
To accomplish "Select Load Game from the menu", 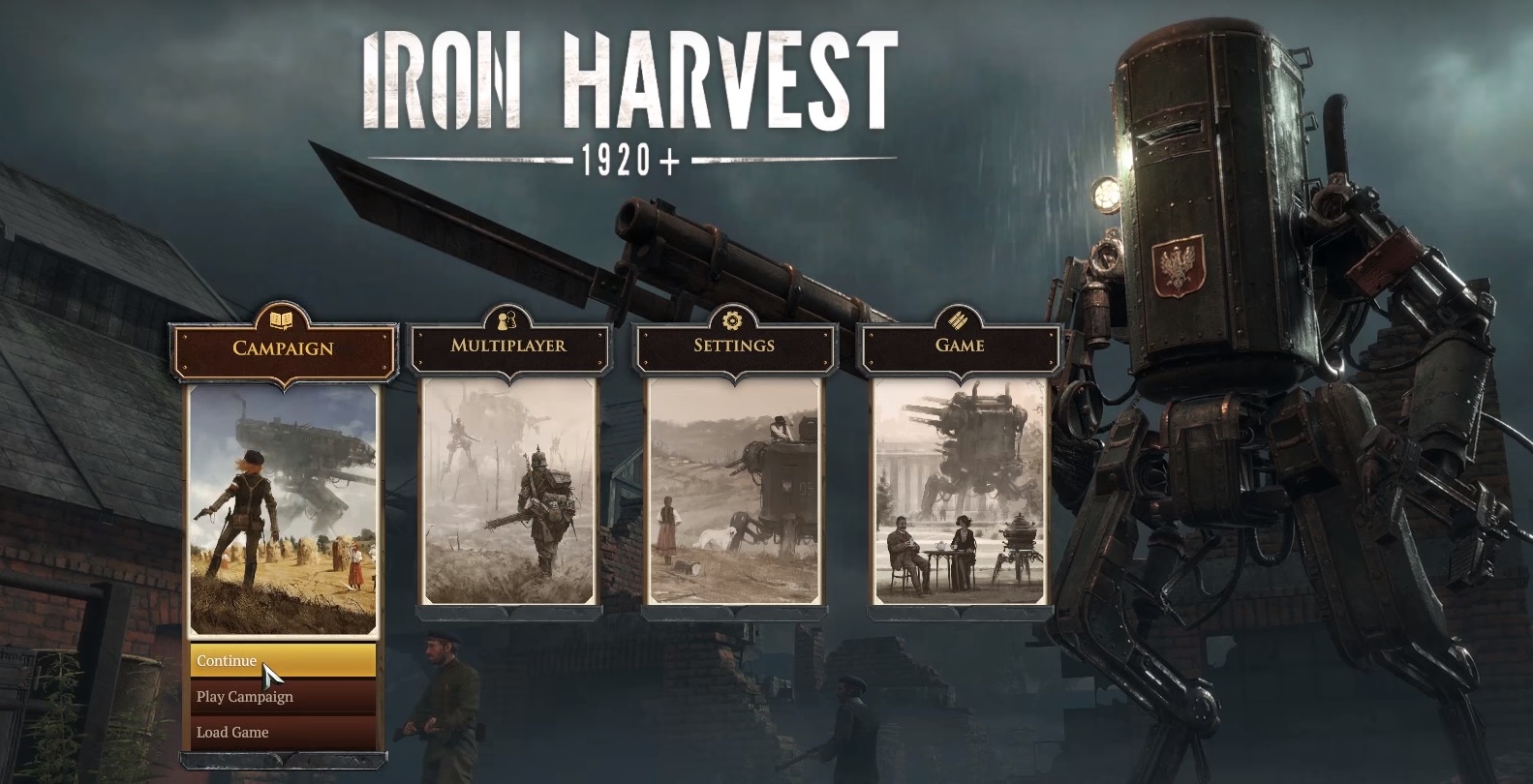I will (232, 733).
